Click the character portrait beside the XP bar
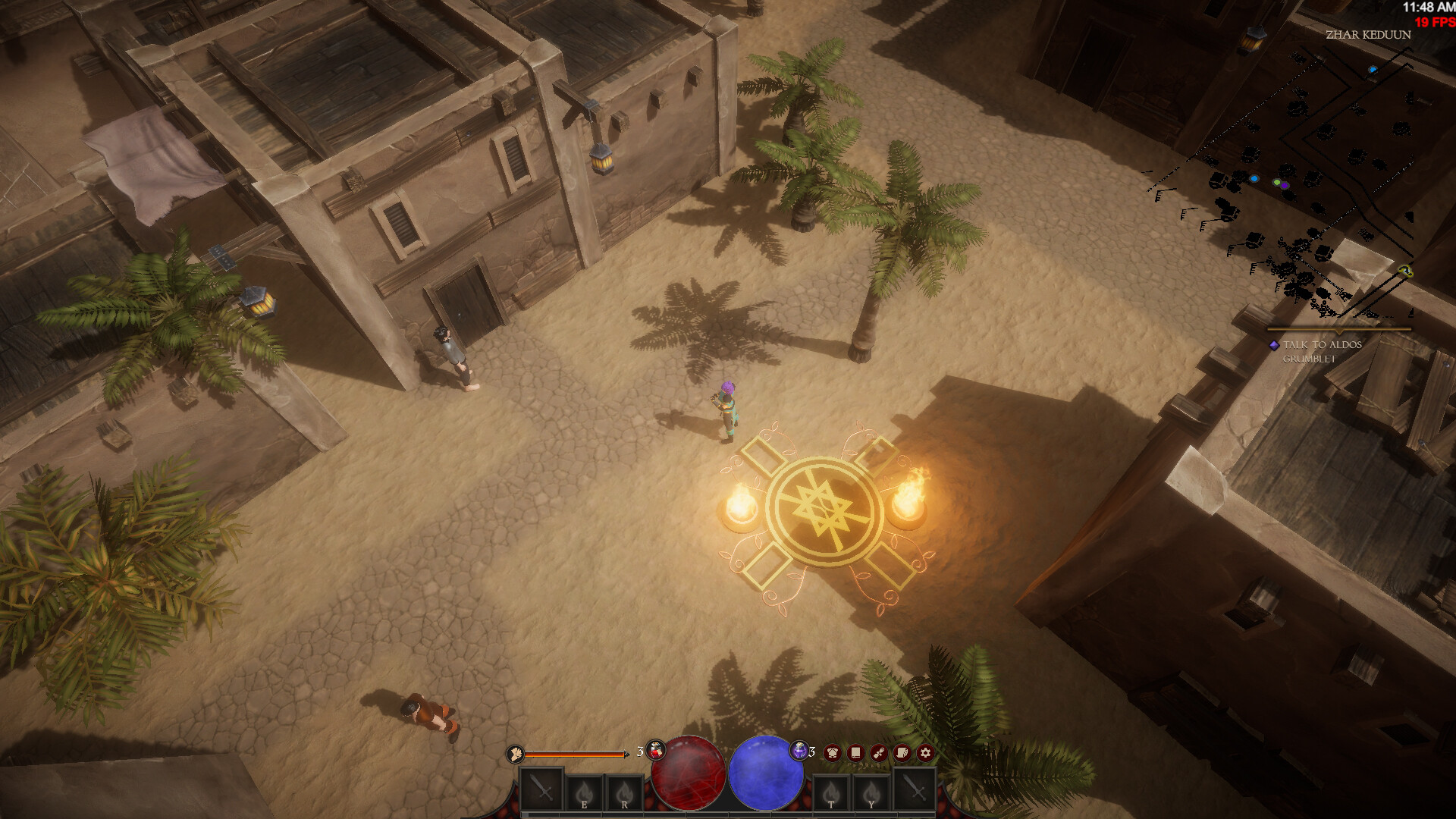The image size is (1456, 819). [516, 754]
